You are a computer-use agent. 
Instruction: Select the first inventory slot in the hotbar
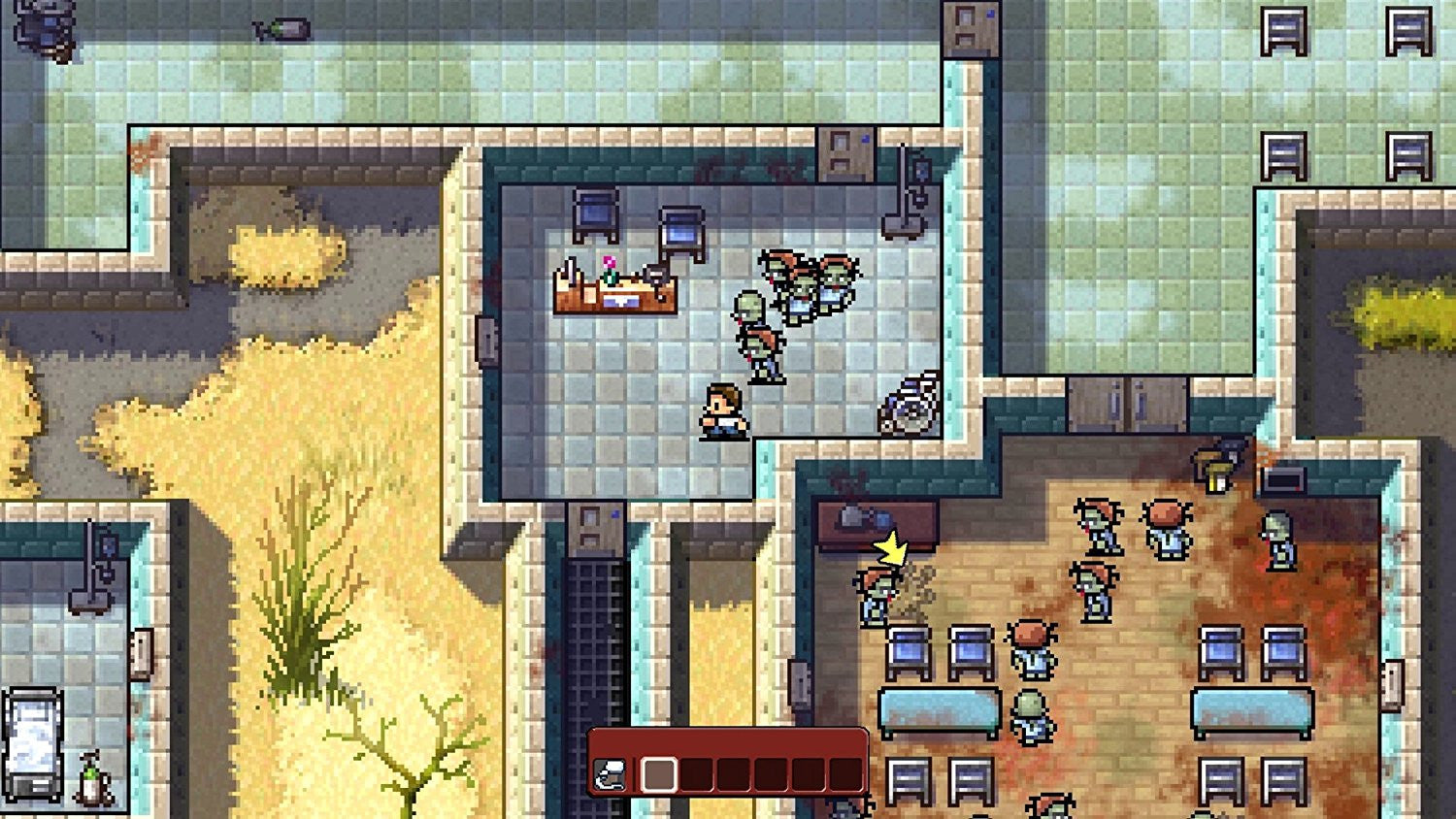click(659, 774)
